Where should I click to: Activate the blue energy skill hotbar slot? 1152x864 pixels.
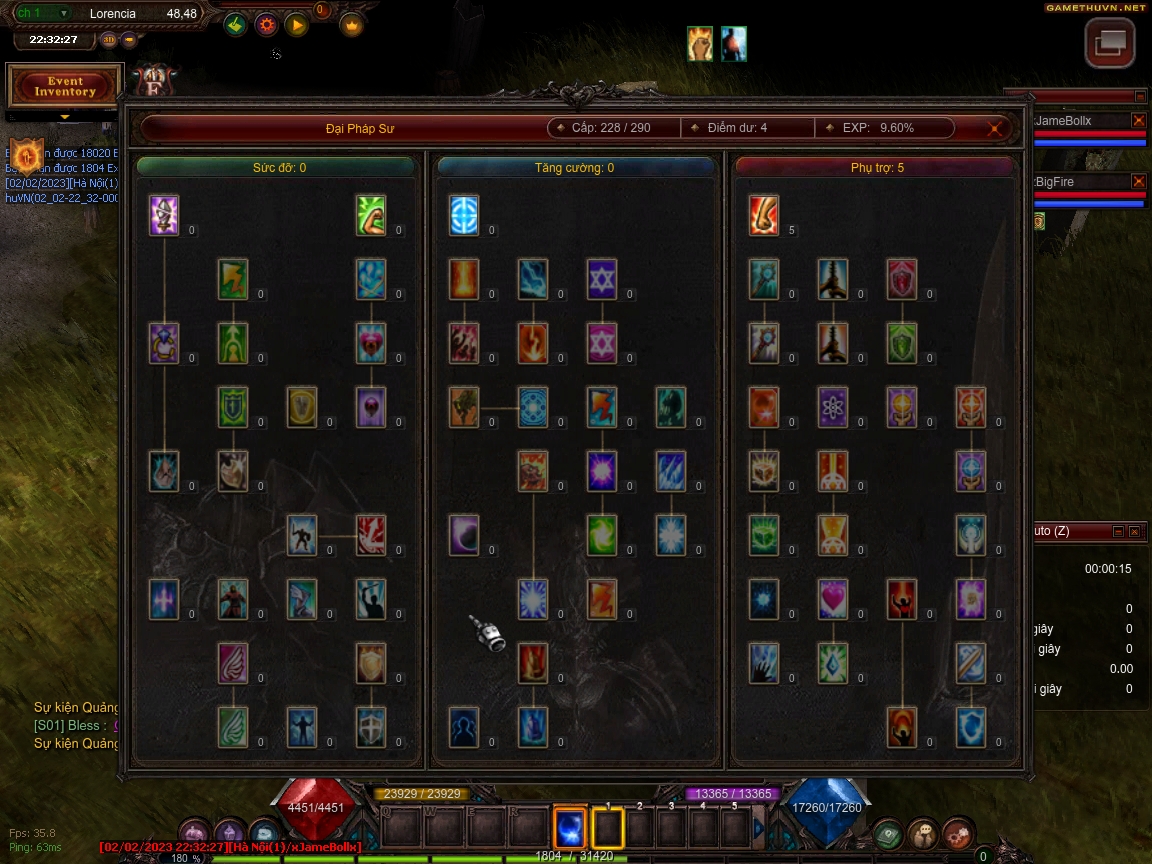570,827
